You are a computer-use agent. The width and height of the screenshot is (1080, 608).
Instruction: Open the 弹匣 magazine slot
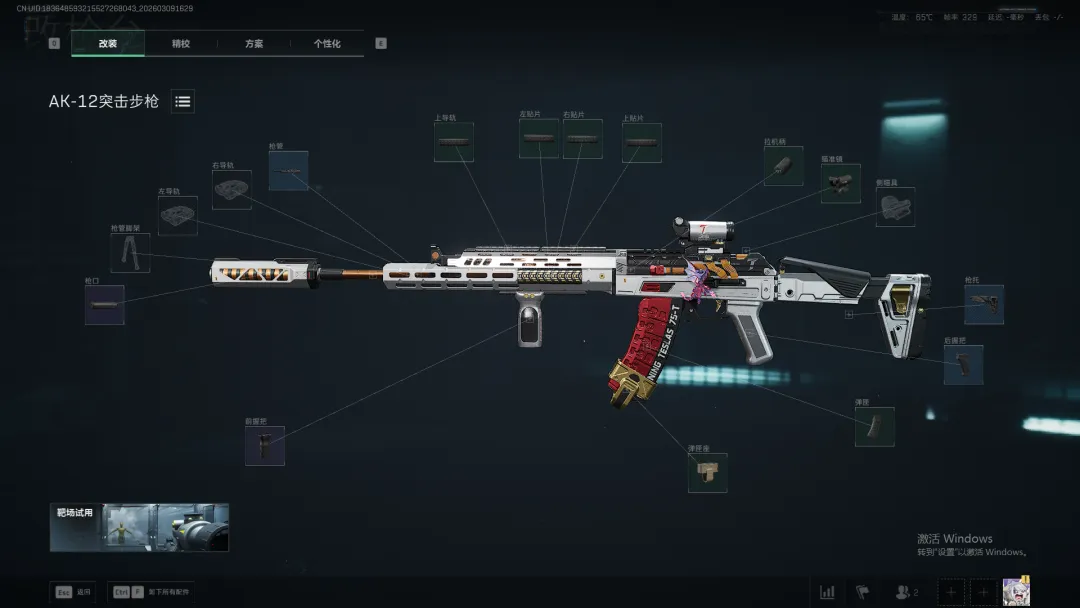point(874,426)
